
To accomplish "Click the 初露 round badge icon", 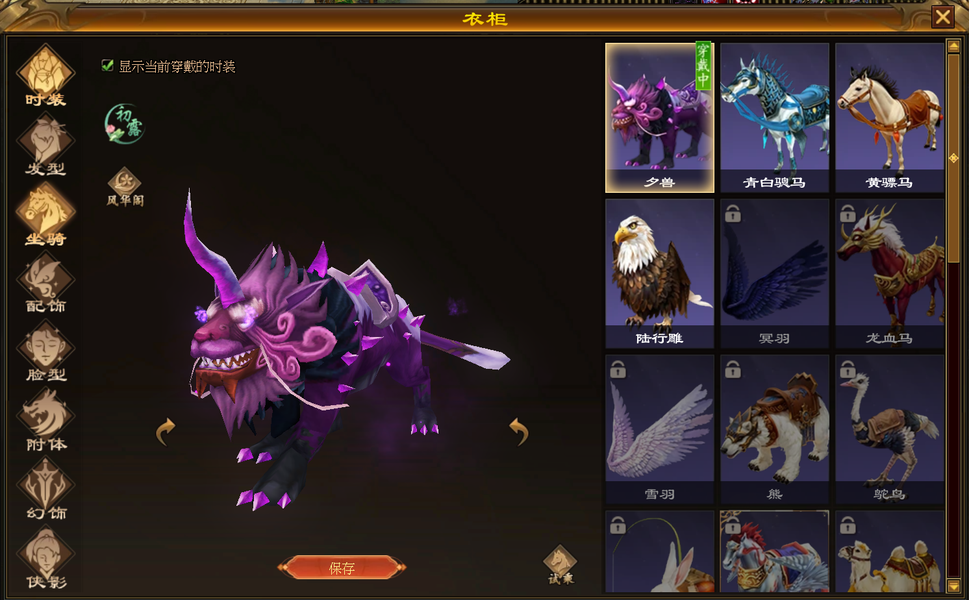I will click(x=125, y=123).
